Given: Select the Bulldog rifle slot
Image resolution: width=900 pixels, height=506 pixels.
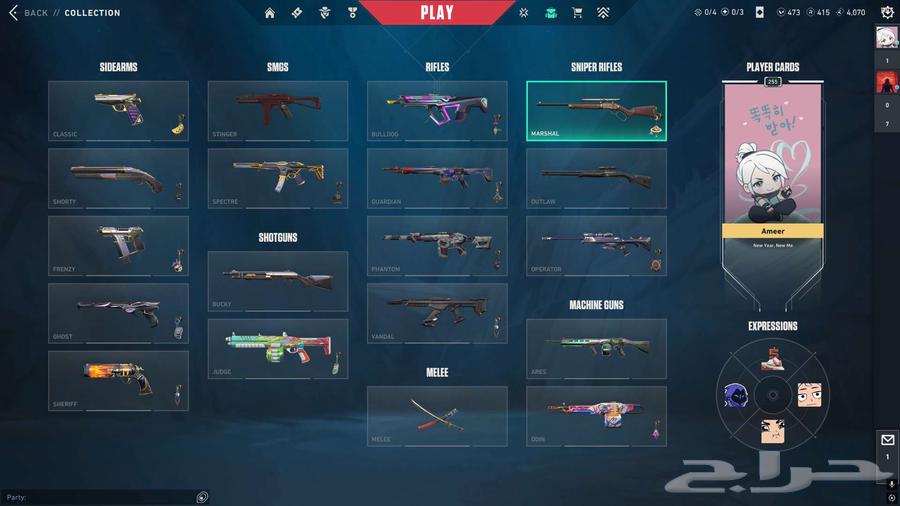Looking at the screenshot, I should [436, 110].
